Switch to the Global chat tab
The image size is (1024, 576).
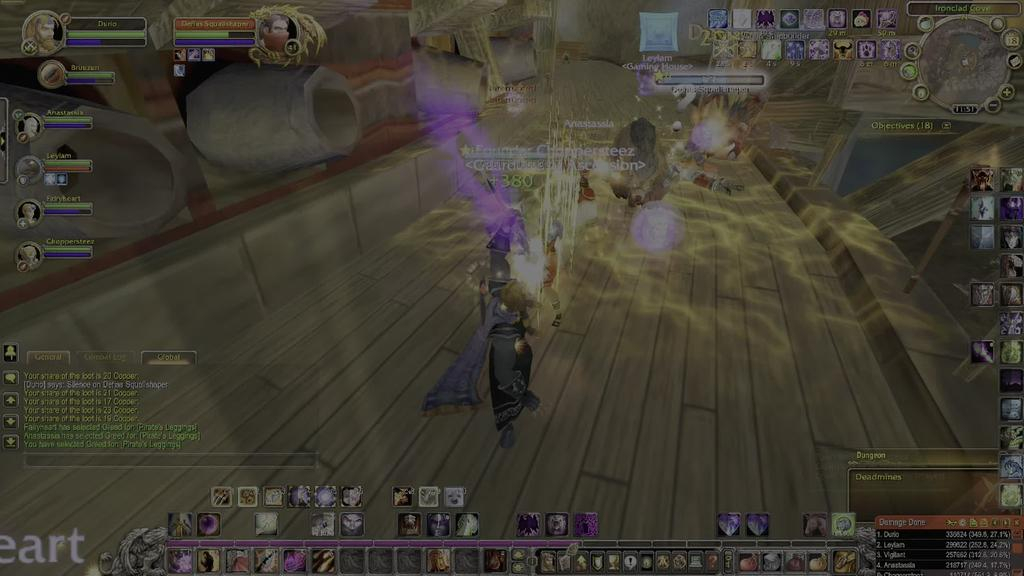pyautogui.click(x=168, y=357)
